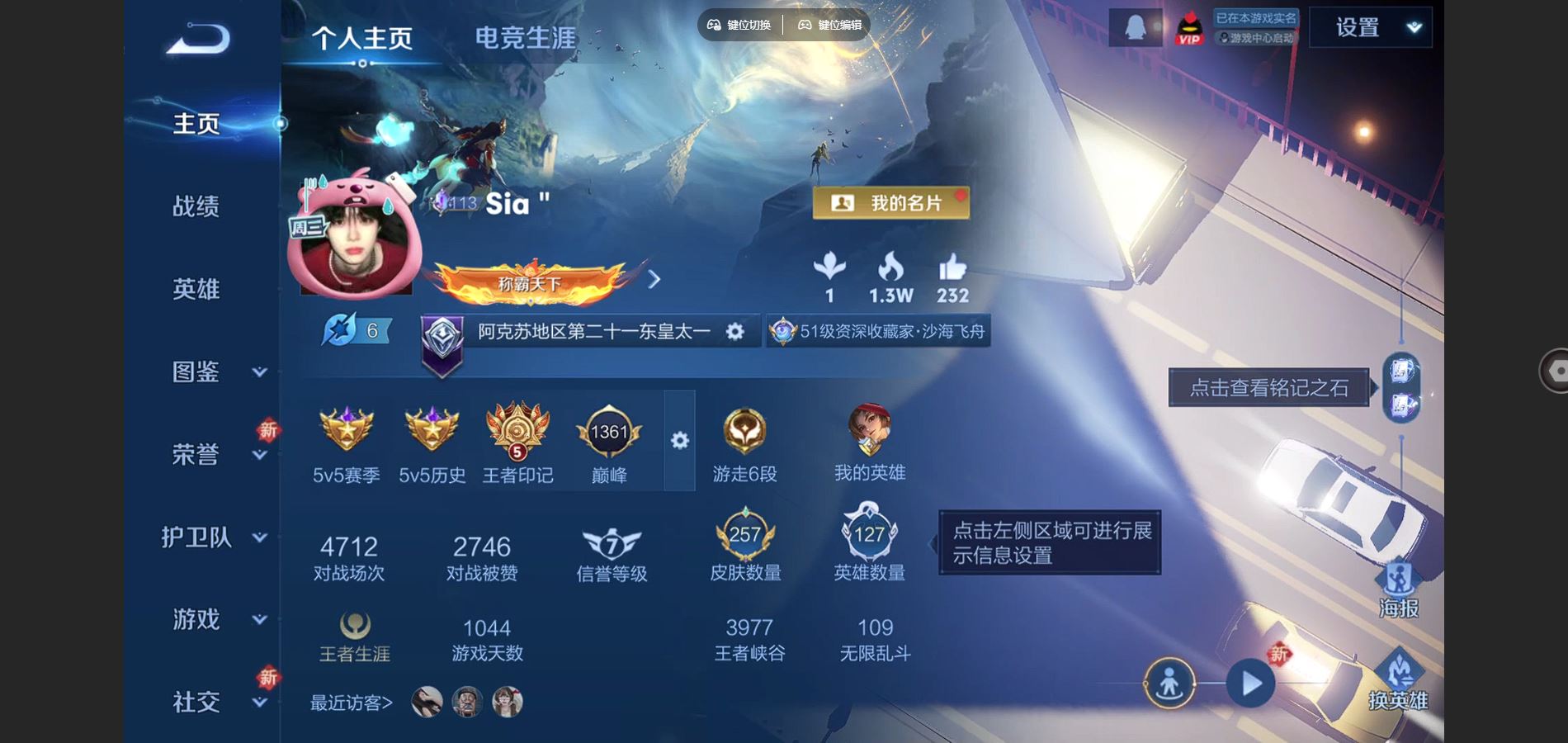Open the 战绩 sidebar menu item
The width and height of the screenshot is (1568, 743).
196,206
